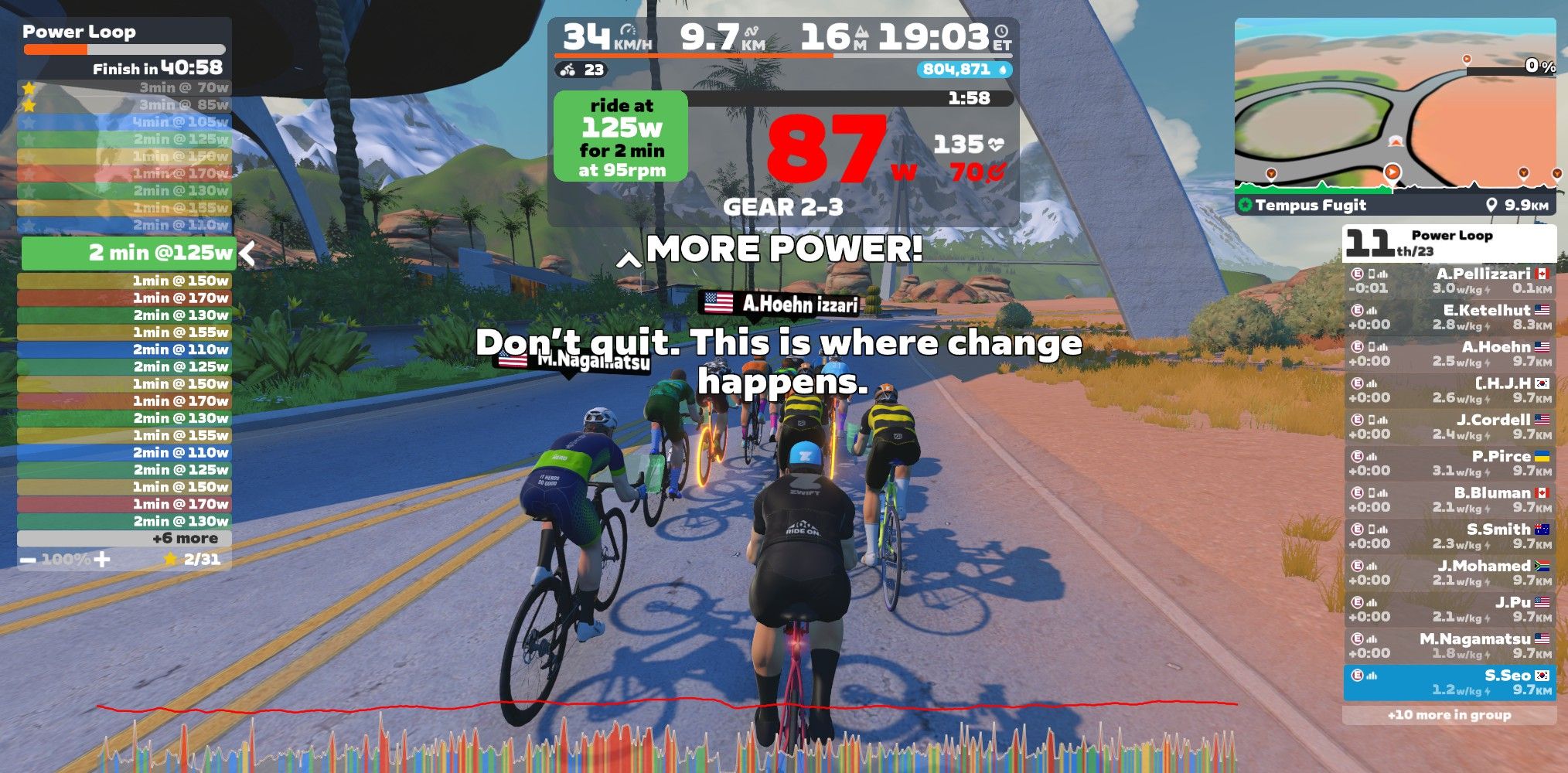This screenshot has height=773, width=1568.
Task: Select B.Bluman in the nearby riders list
Action: (1449, 499)
